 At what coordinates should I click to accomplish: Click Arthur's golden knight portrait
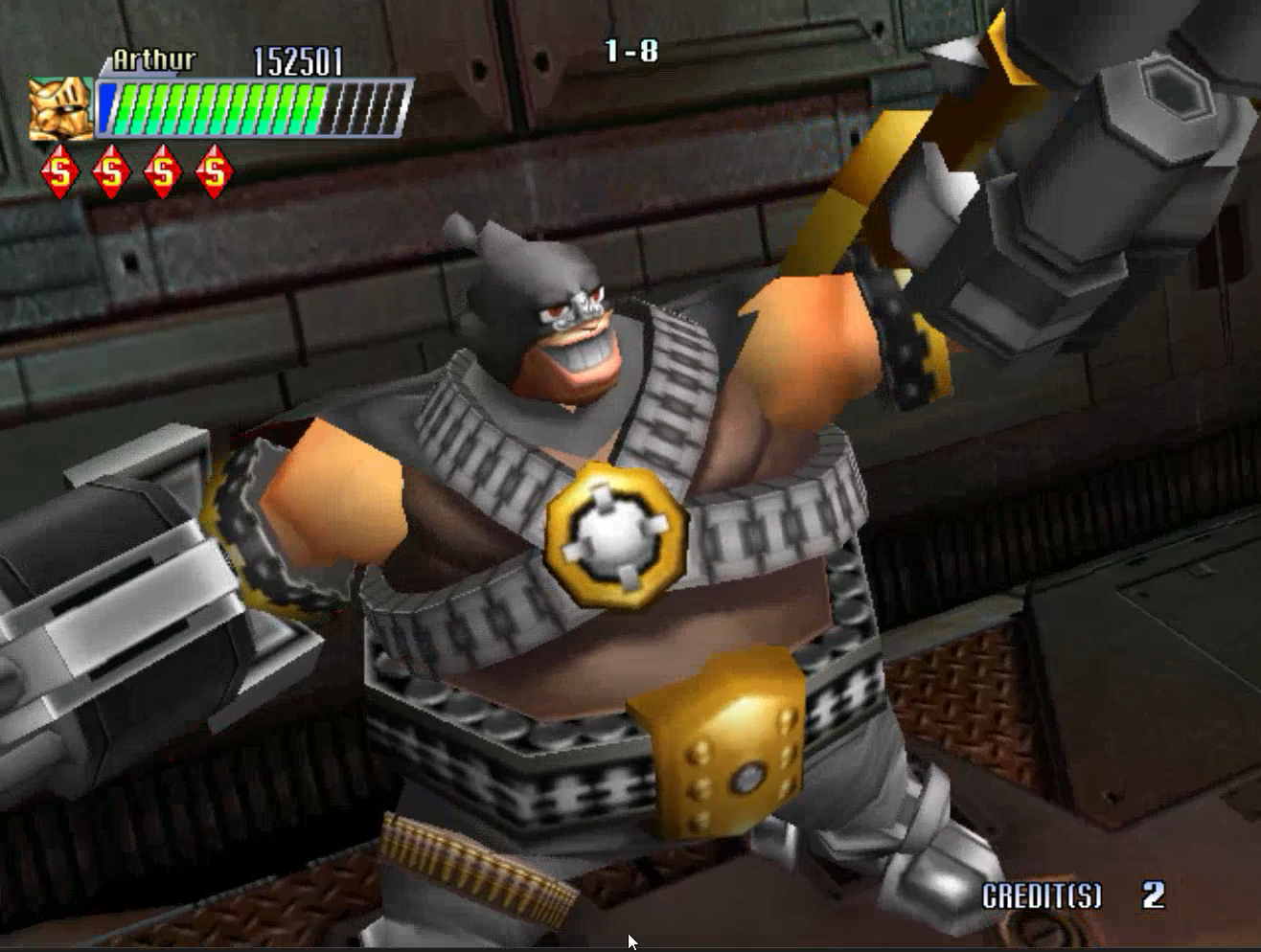point(60,108)
